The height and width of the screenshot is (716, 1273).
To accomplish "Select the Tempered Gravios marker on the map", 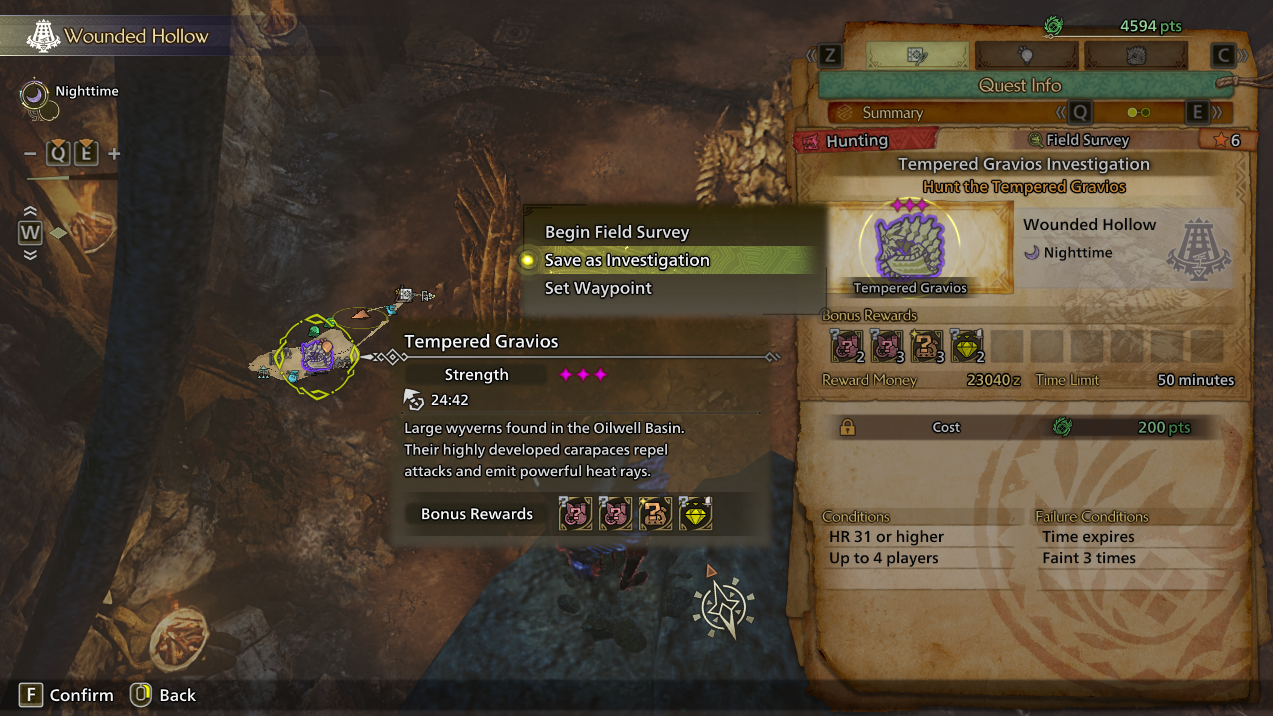I will 318,354.
